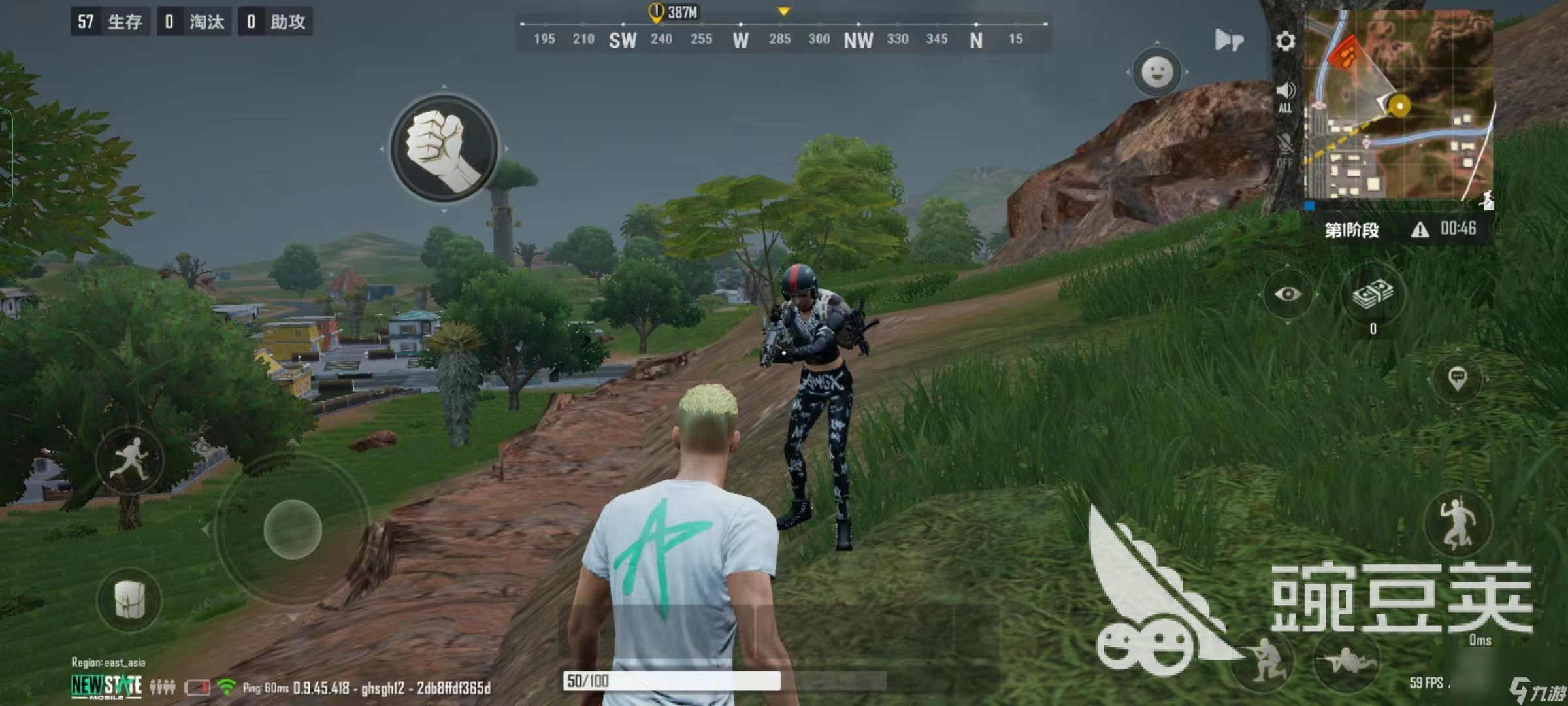Screen dimensions: 1568x706
Task: Expand the minimap
Action: (x=1398, y=105)
